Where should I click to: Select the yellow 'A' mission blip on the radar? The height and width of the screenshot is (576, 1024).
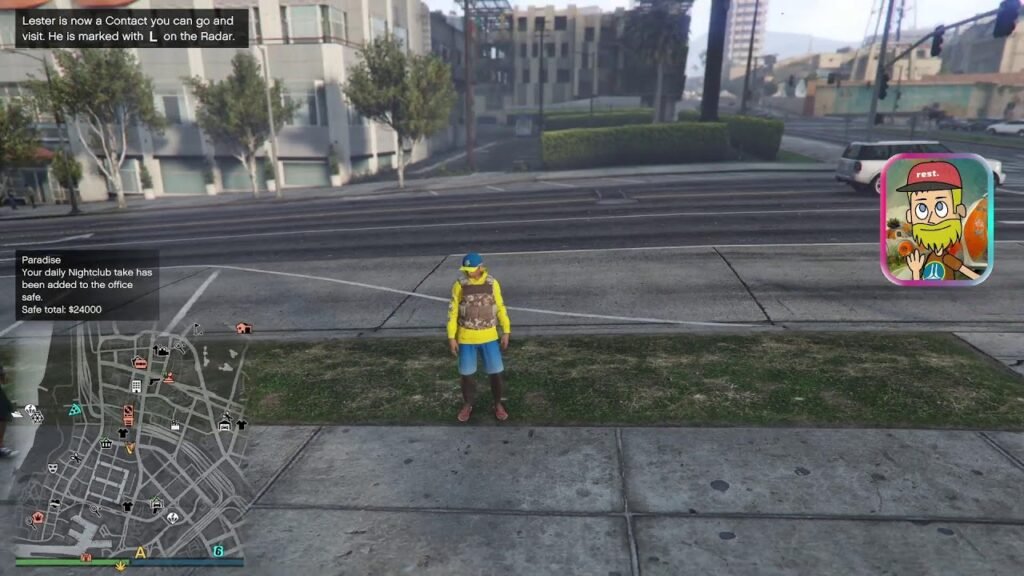[140, 551]
